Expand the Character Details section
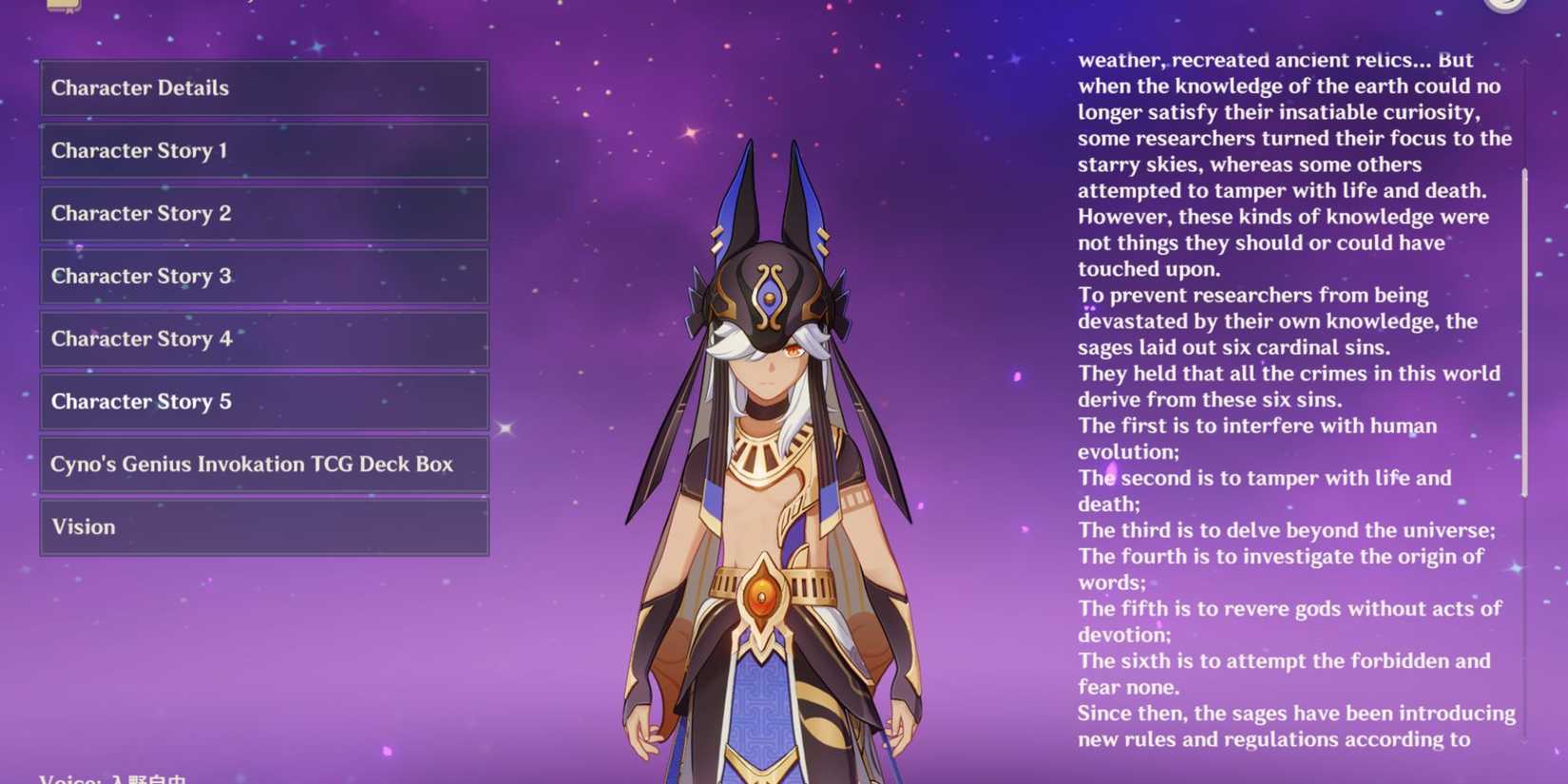This screenshot has width=1568, height=784. [x=262, y=87]
